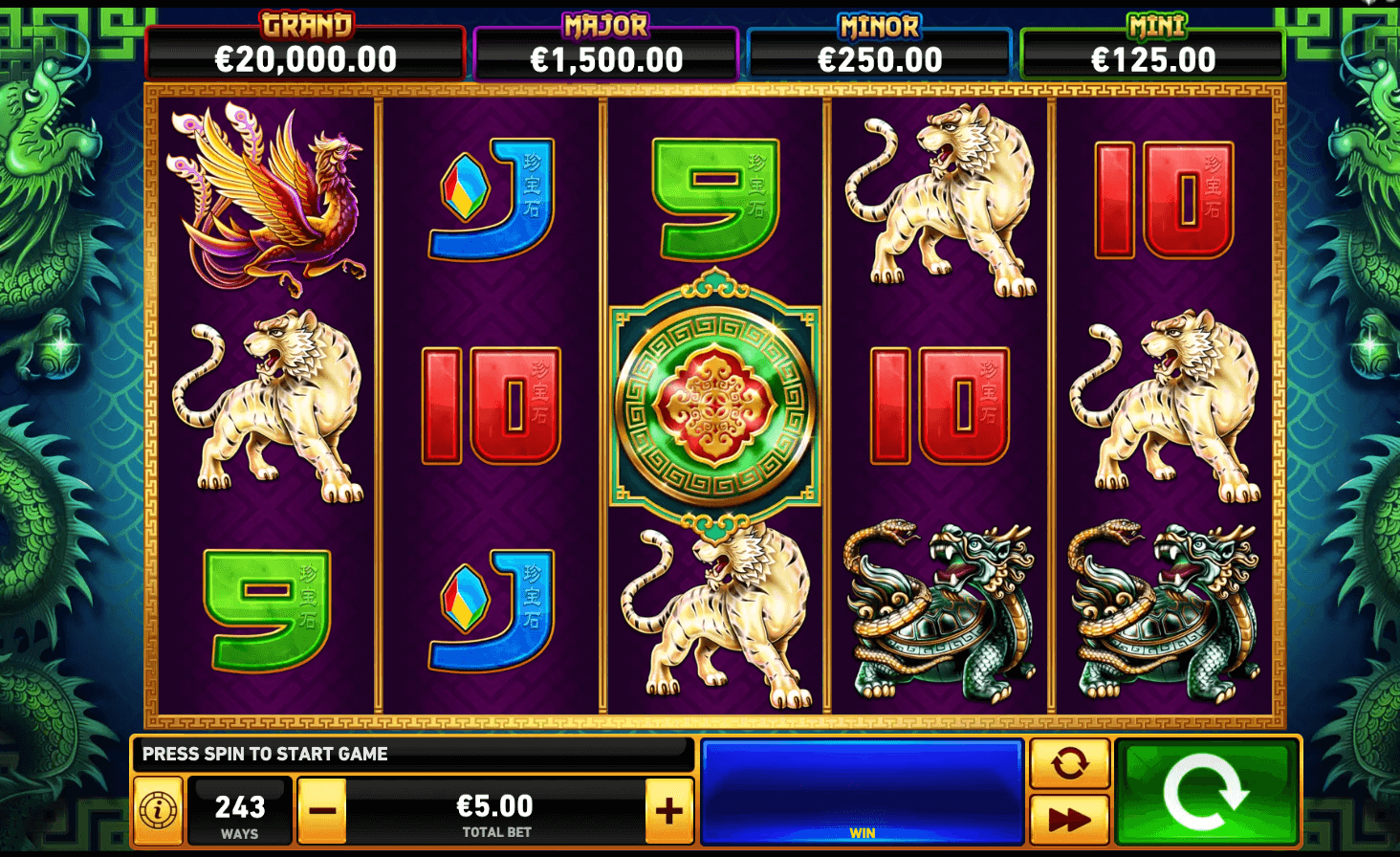1400x857 pixels.
Task: Click the 243 Ways display
Action: point(239,811)
